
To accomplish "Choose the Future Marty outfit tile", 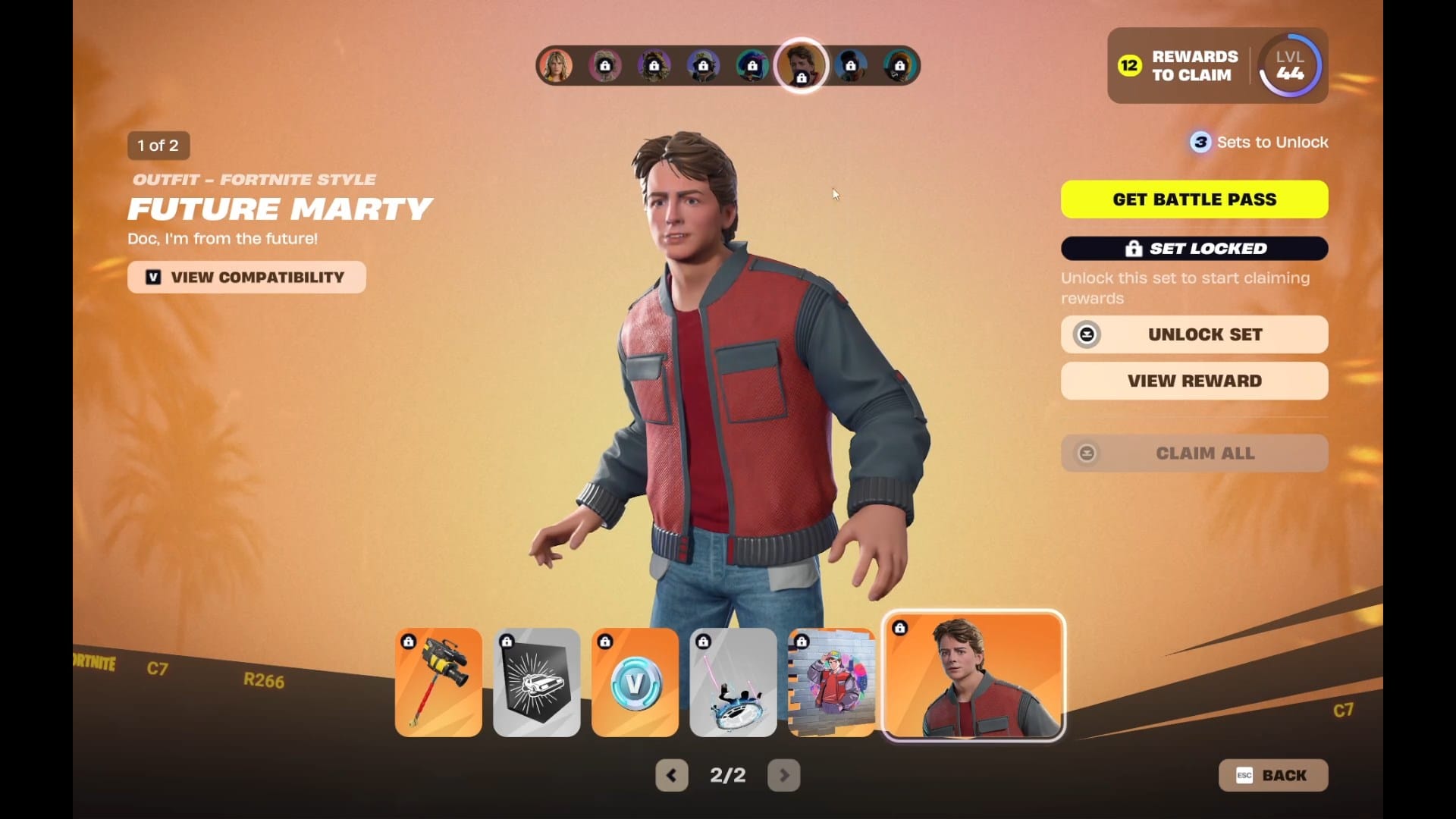I will [x=973, y=676].
